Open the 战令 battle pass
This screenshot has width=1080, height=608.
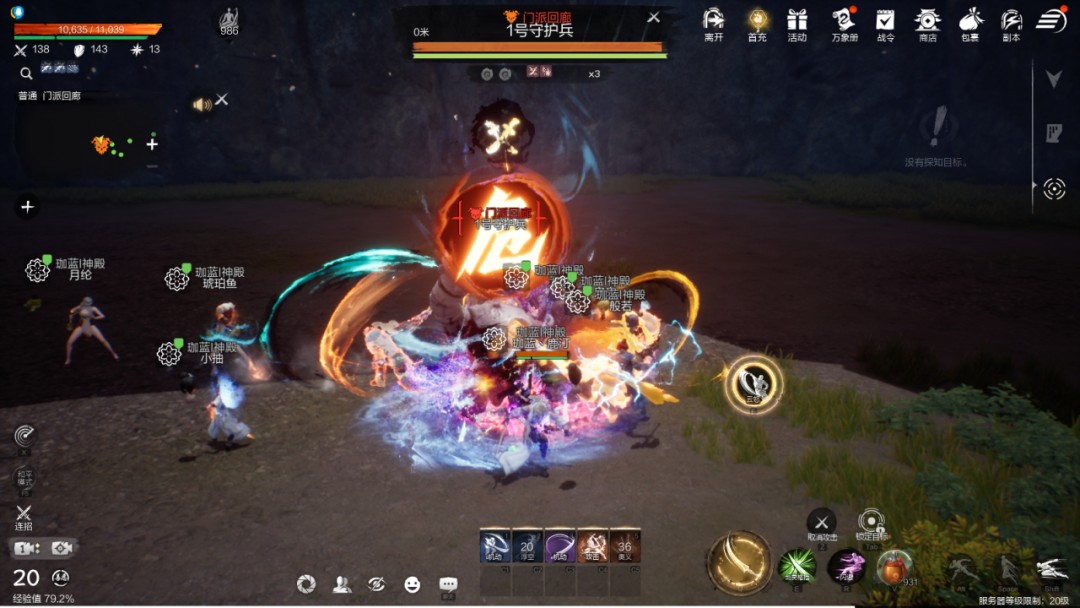click(885, 21)
